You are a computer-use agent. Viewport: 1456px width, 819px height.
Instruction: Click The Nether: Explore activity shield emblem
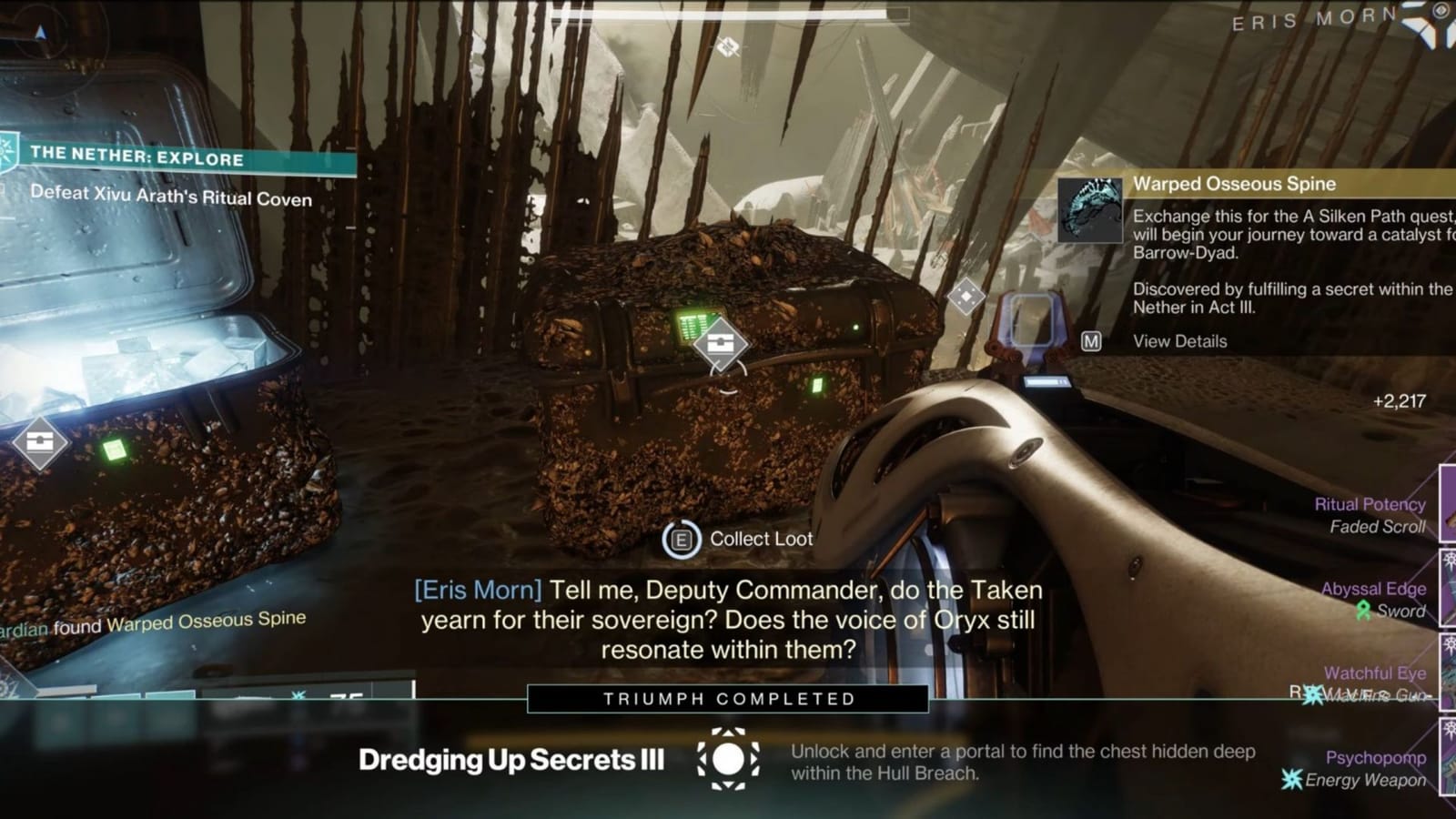(7, 151)
